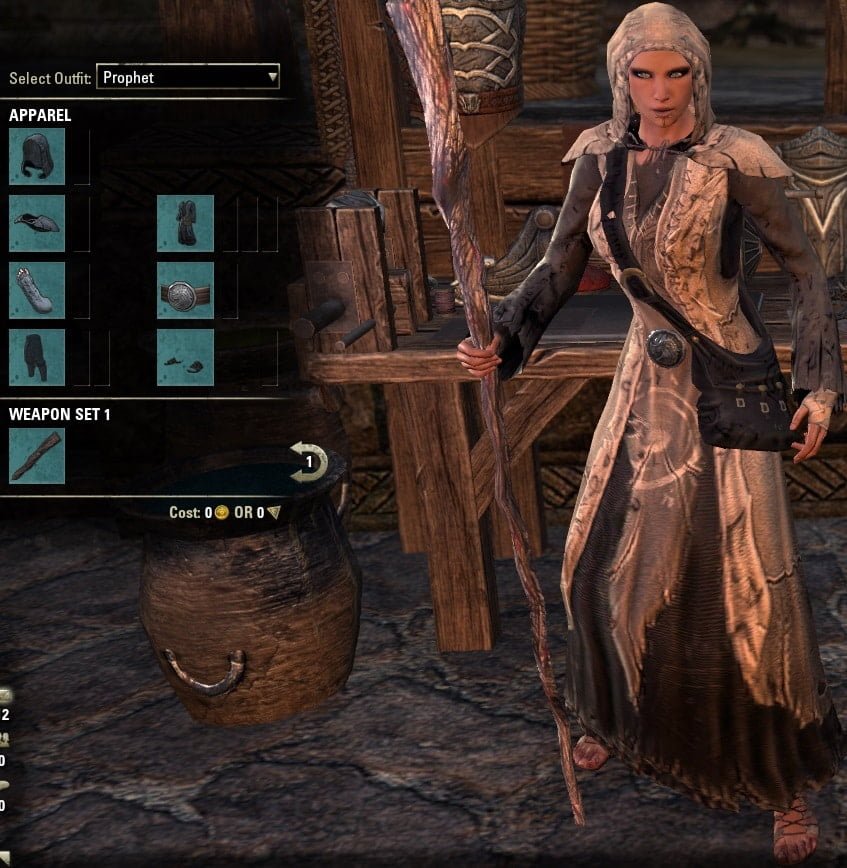Image resolution: width=847 pixels, height=868 pixels.
Task: Pick the glove hand apparel slot
Action: point(37,290)
